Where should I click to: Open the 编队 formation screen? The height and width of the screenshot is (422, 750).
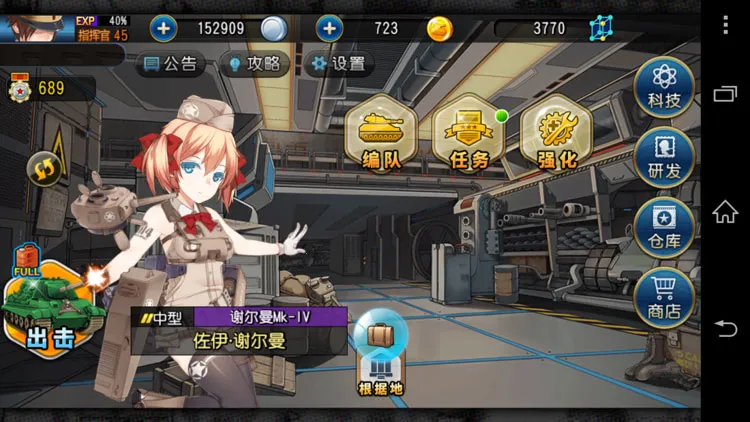(381, 135)
